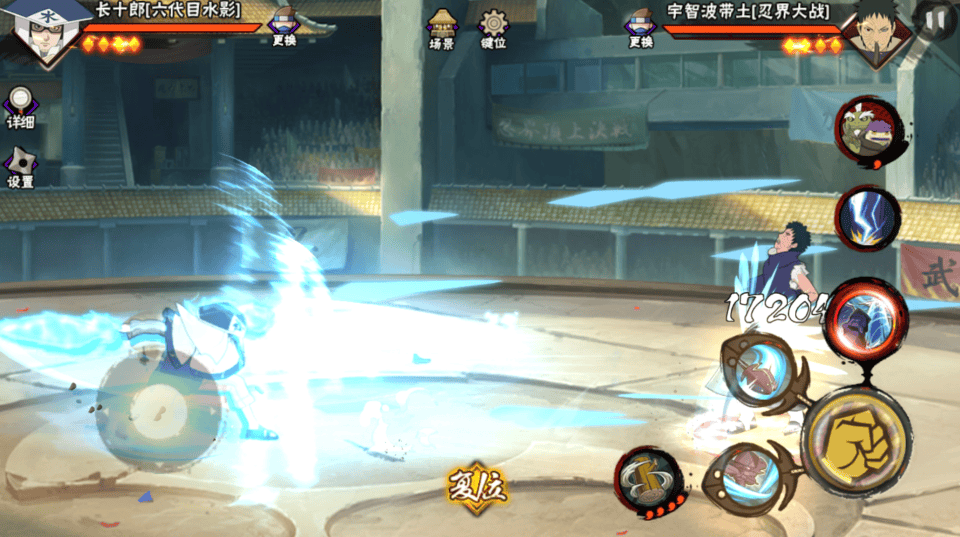Tap 更换 beside 长十郎's health bar
Screen dimensions: 960x537
tap(284, 27)
